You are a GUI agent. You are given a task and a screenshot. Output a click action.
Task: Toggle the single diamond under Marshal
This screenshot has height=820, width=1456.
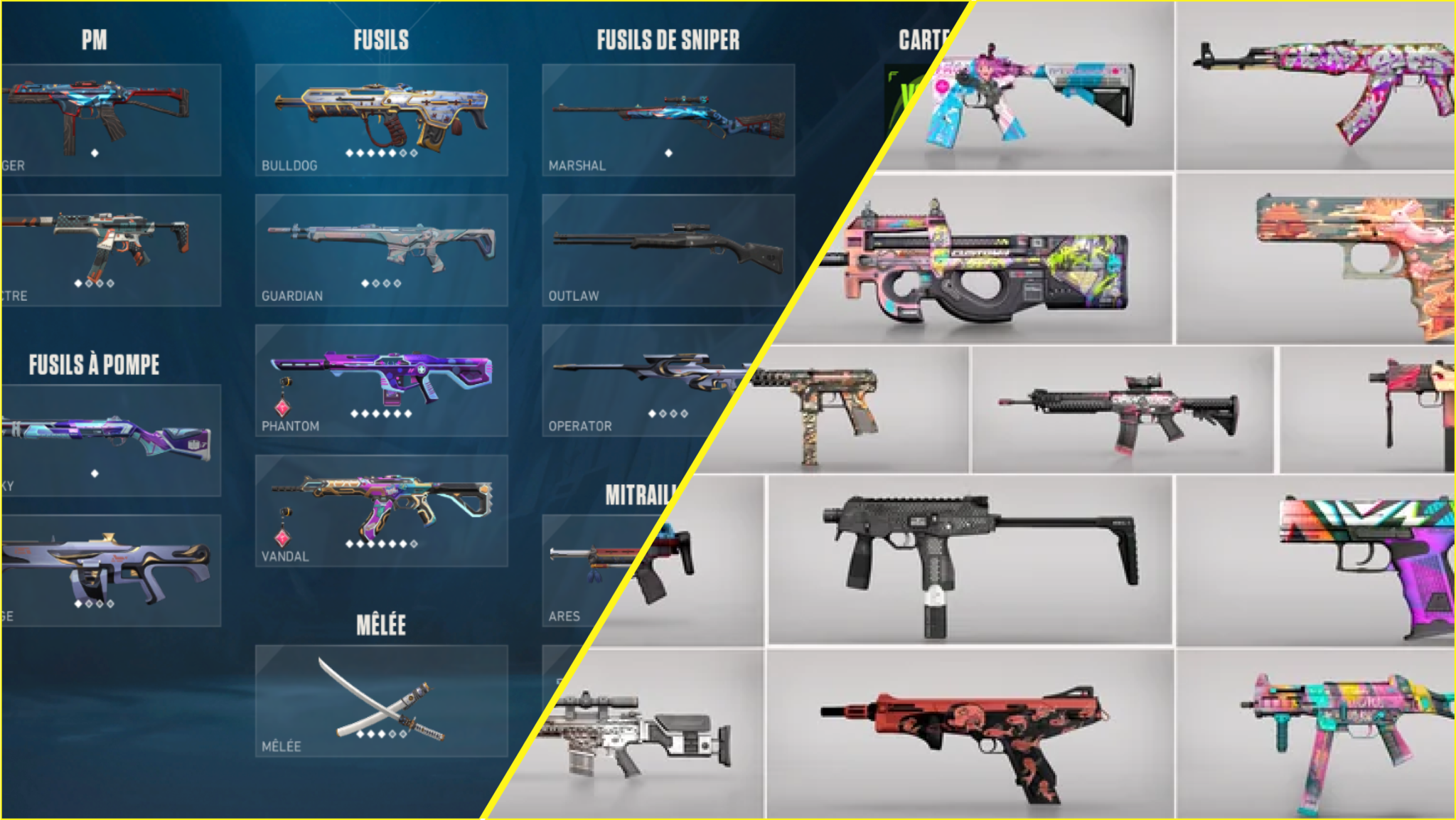[x=669, y=151]
